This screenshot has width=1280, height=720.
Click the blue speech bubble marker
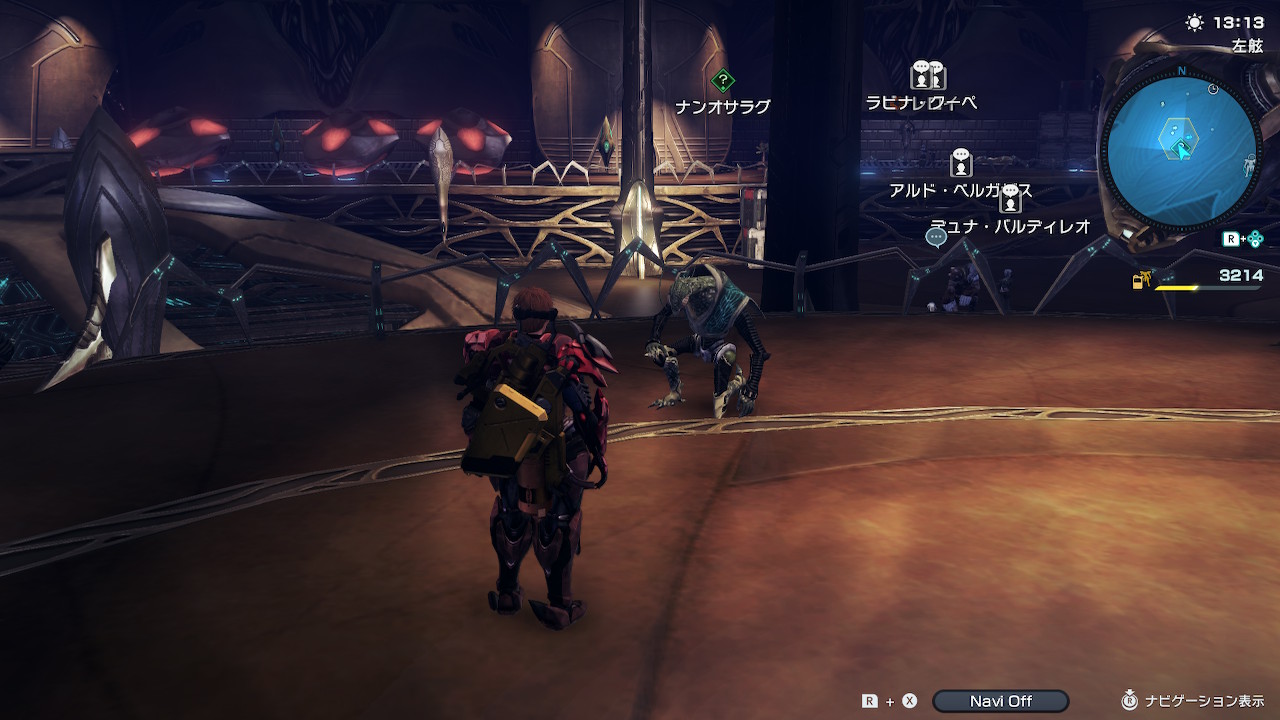936,237
